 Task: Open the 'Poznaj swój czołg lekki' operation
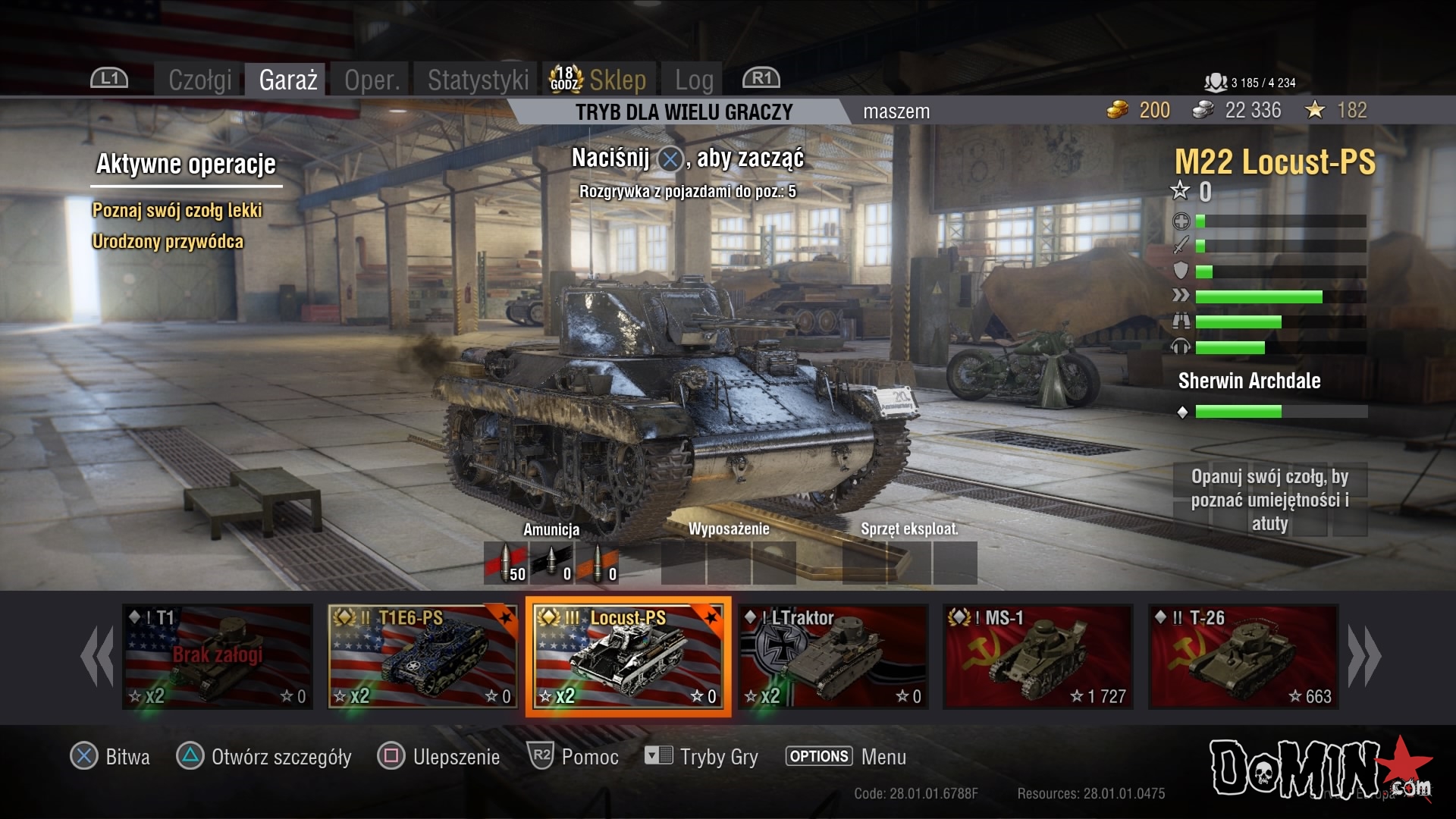pyautogui.click(x=177, y=210)
